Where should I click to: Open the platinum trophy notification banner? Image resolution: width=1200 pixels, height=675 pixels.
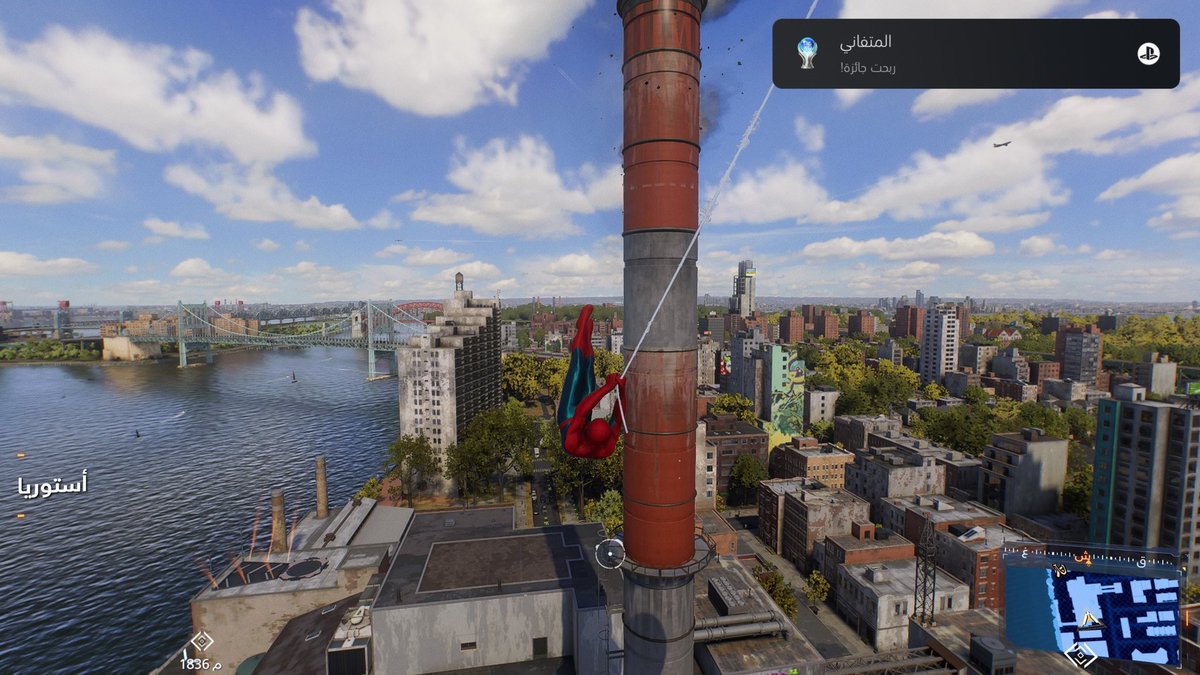[x=975, y=54]
